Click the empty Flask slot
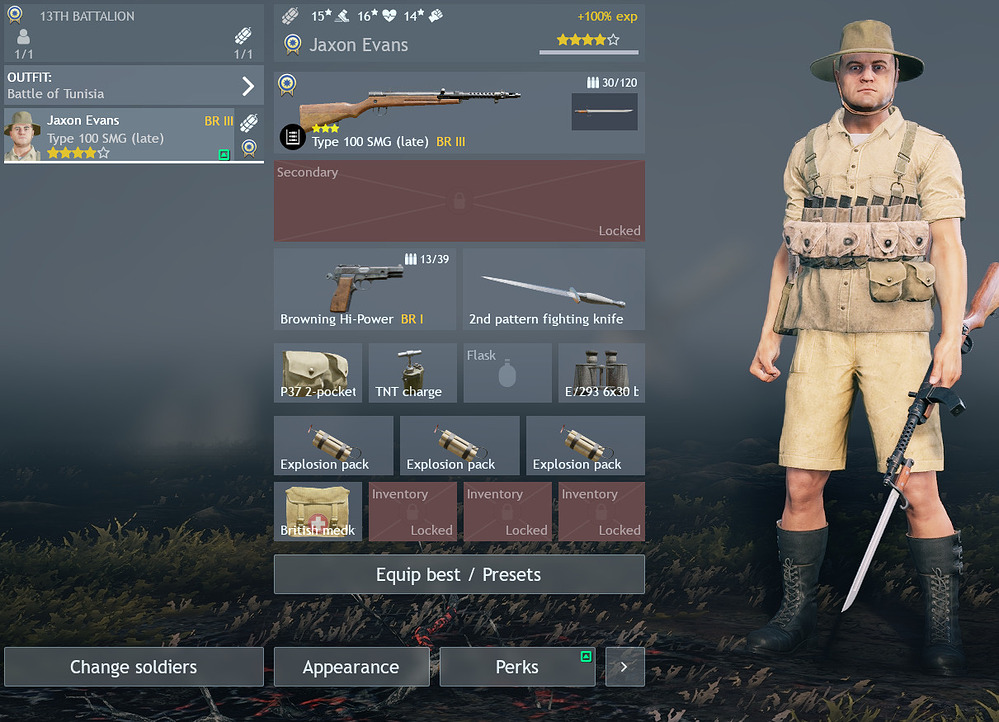Image resolution: width=999 pixels, height=722 pixels. tap(507, 373)
